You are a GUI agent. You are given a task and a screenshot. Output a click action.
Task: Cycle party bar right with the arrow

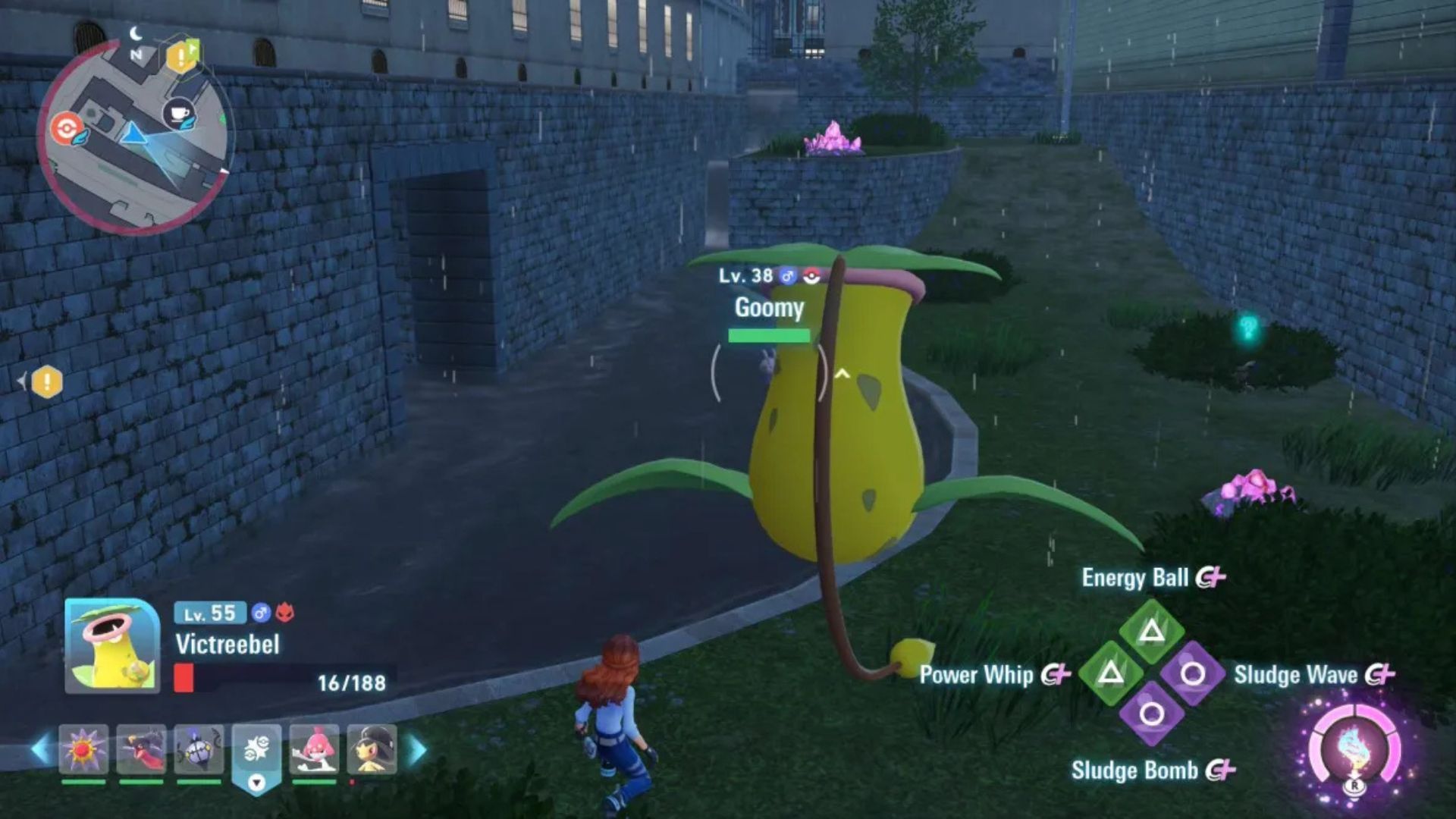[x=417, y=749]
